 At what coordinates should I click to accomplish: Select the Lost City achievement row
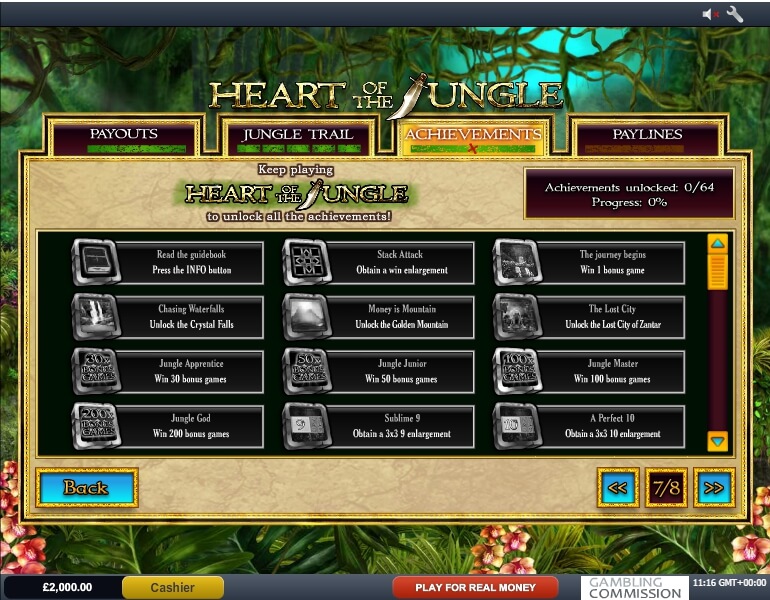[x=590, y=317]
